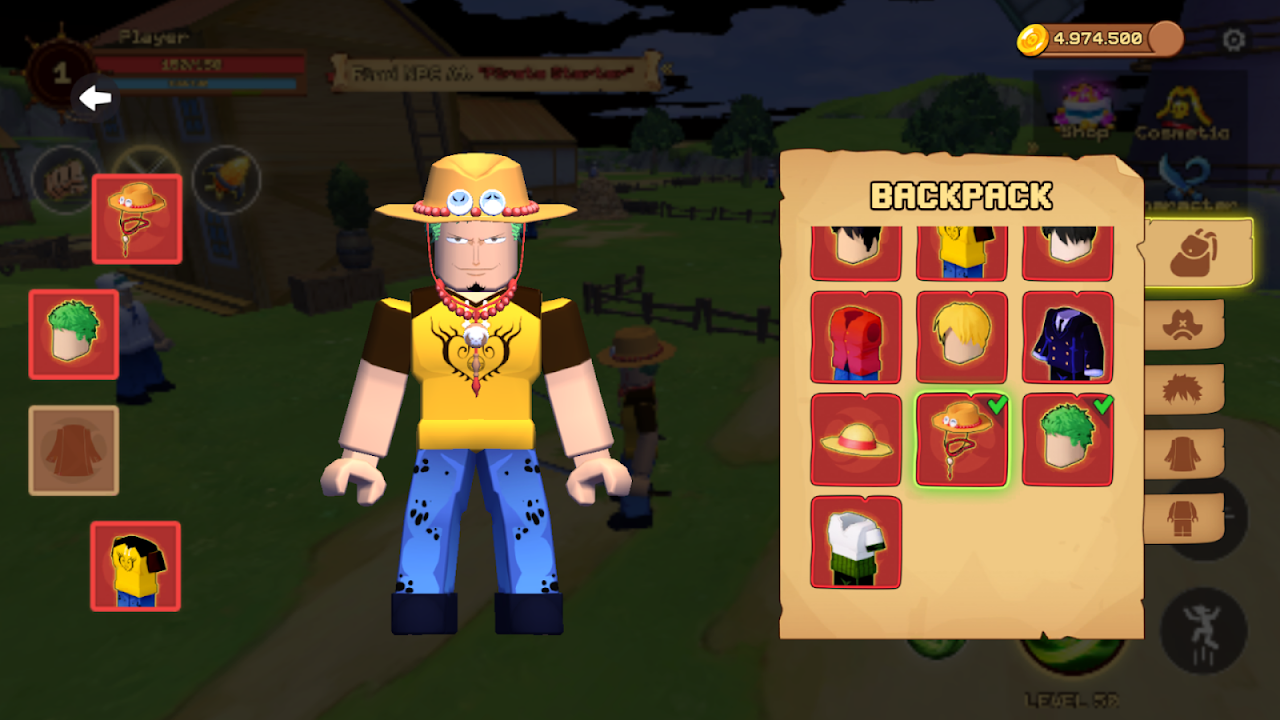Go back with the white arrow button

click(96, 98)
